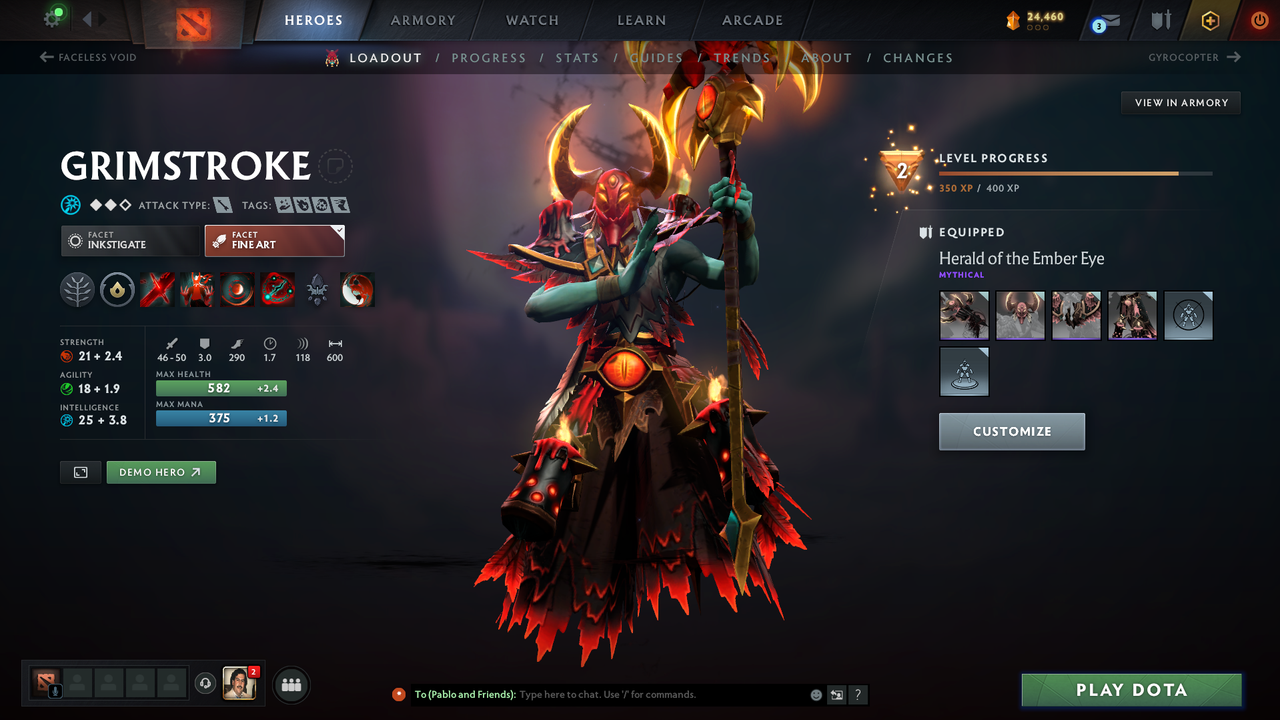Click the Dota Plus hexagon icon

click(x=1210, y=20)
